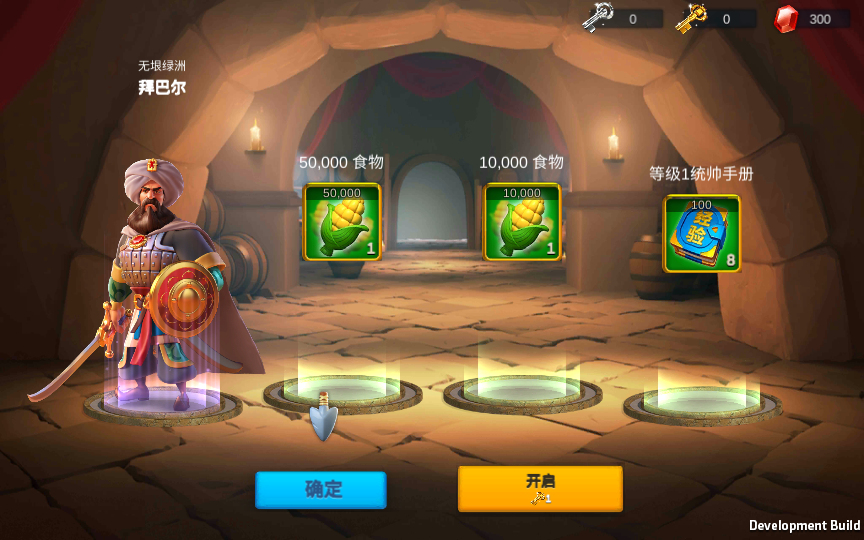Open another chest with the 开启 button
The image size is (864, 540).
tap(540, 488)
